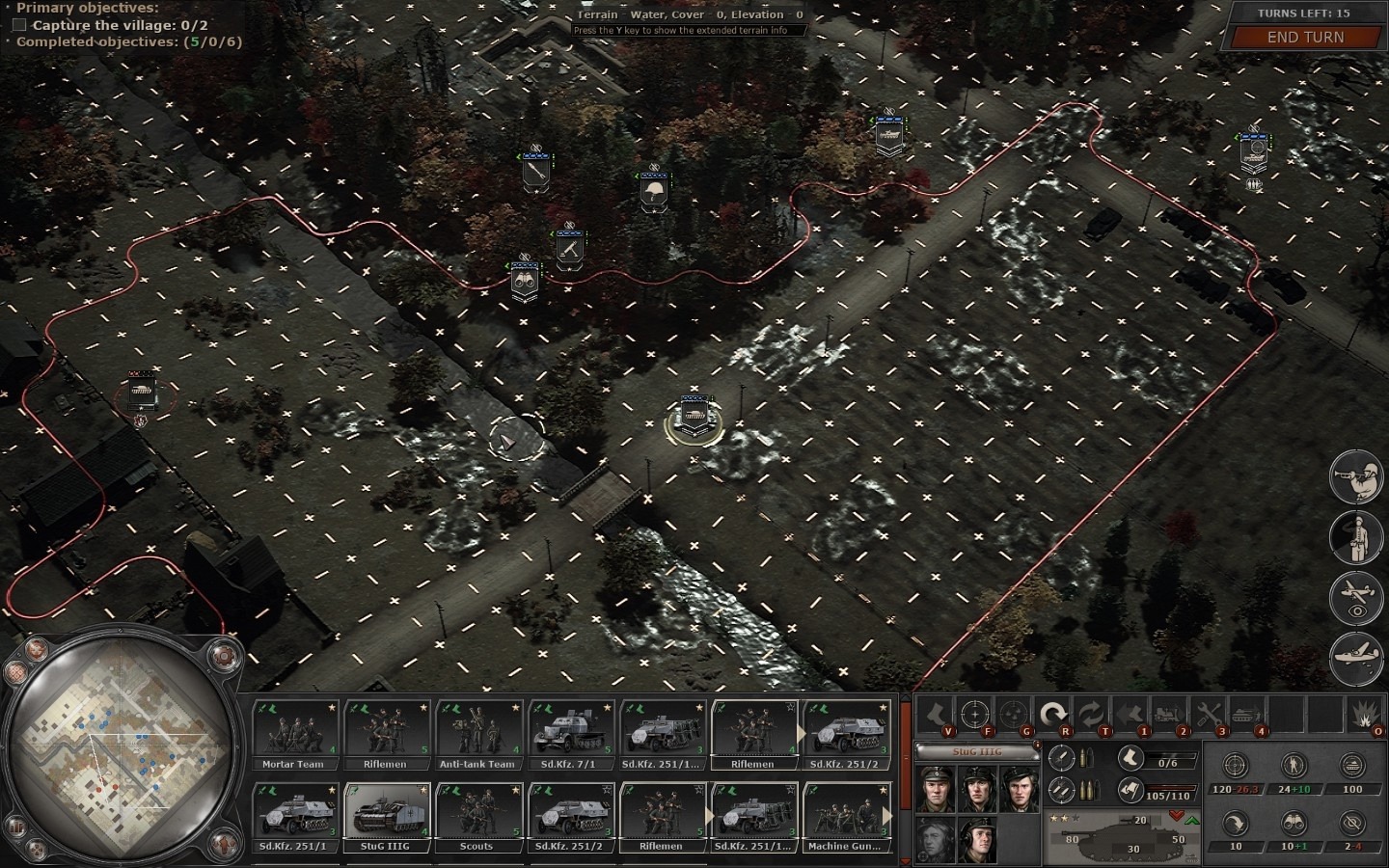Use the wrench repair command
Image resolution: width=1389 pixels, height=868 pixels.
click(1208, 715)
